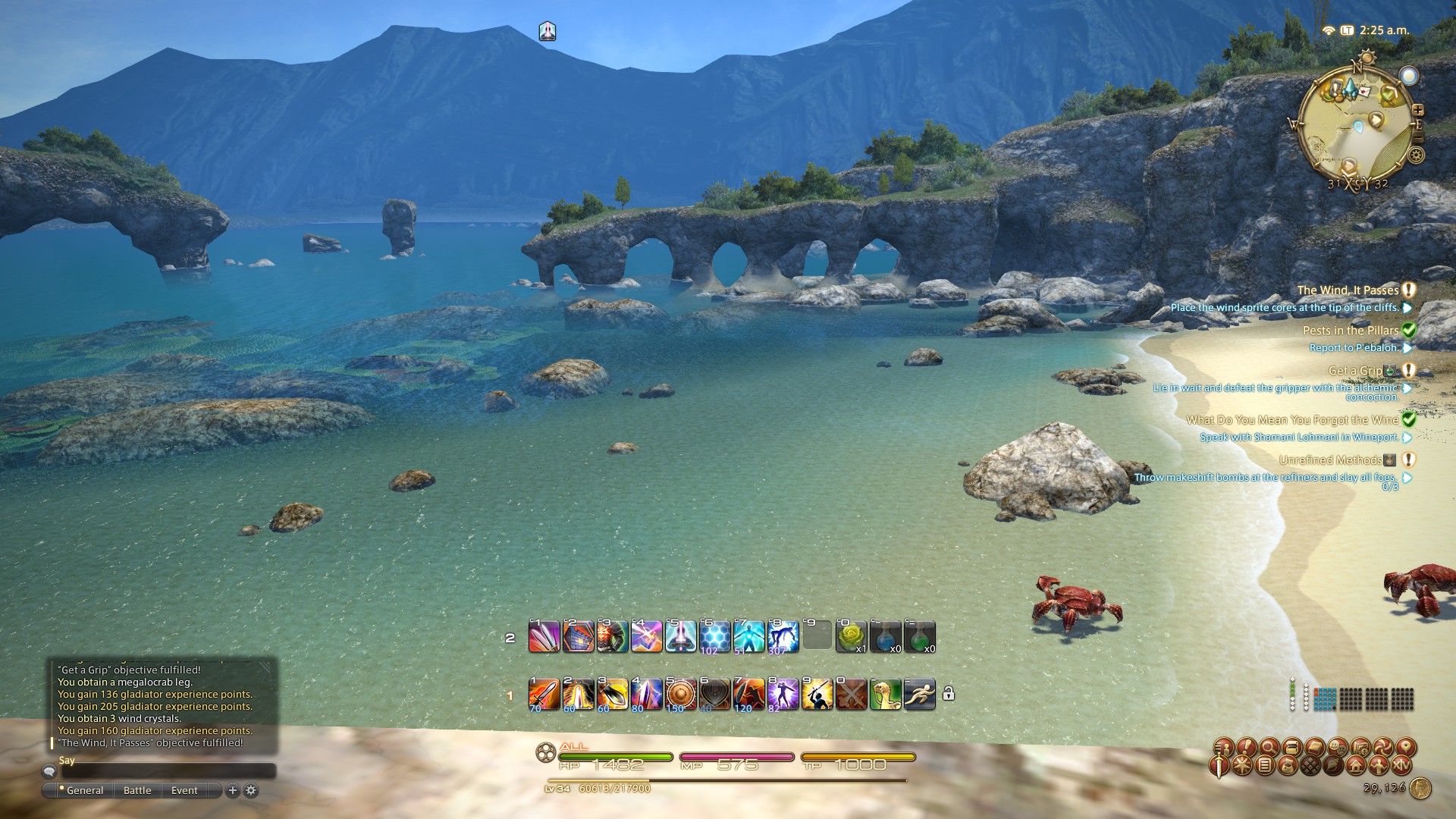Screen dimensions: 1456x819
Task: Select 'Unrefined Methods' quest in tracker
Action: [x=1330, y=460]
